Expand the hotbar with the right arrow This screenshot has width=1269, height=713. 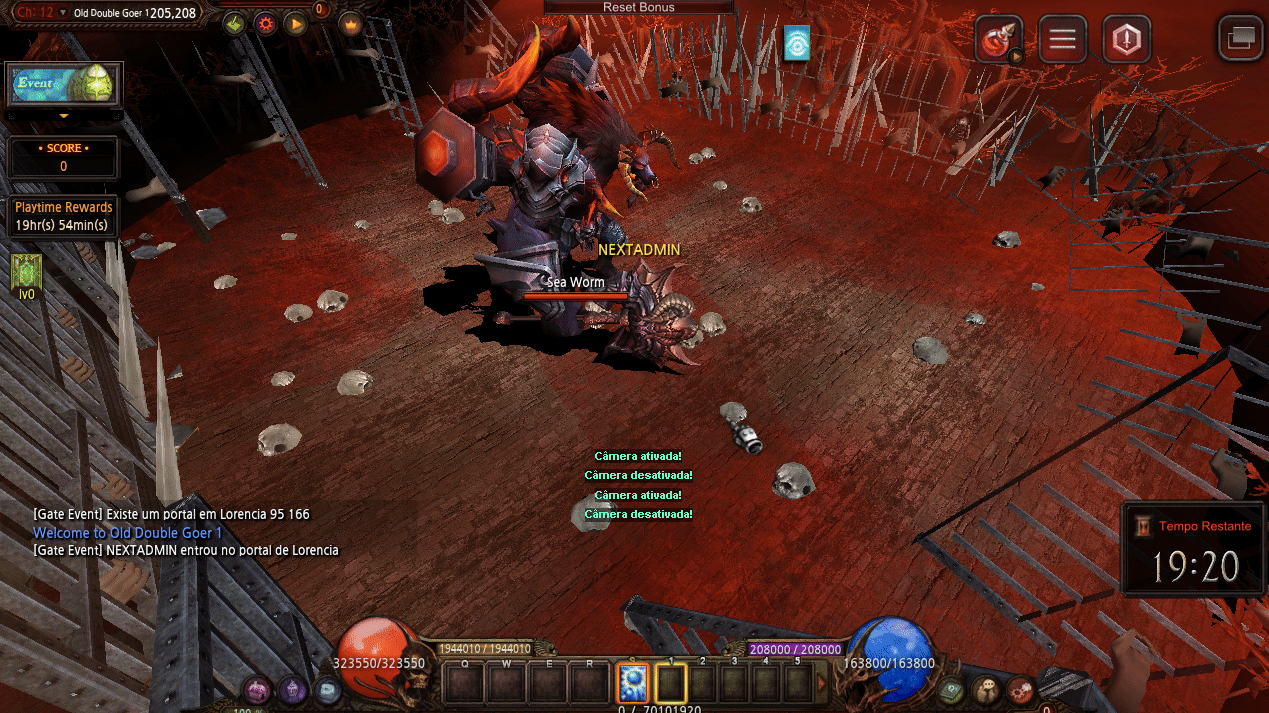(x=822, y=684)
